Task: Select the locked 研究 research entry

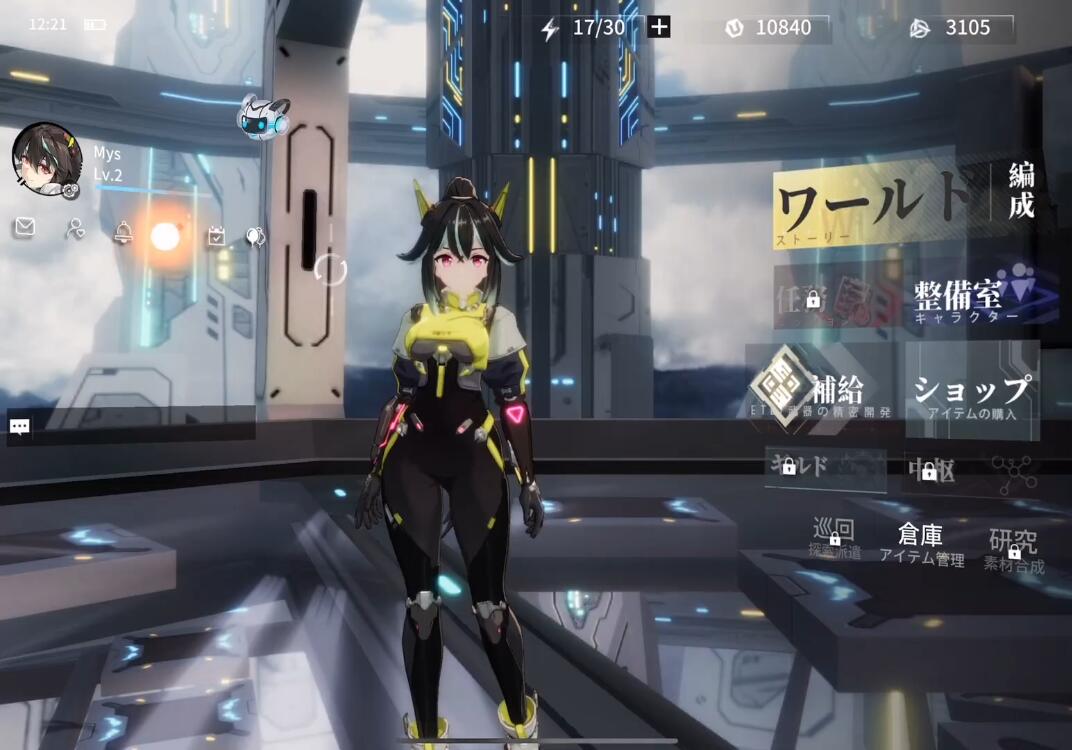Action: (1013, 548)
